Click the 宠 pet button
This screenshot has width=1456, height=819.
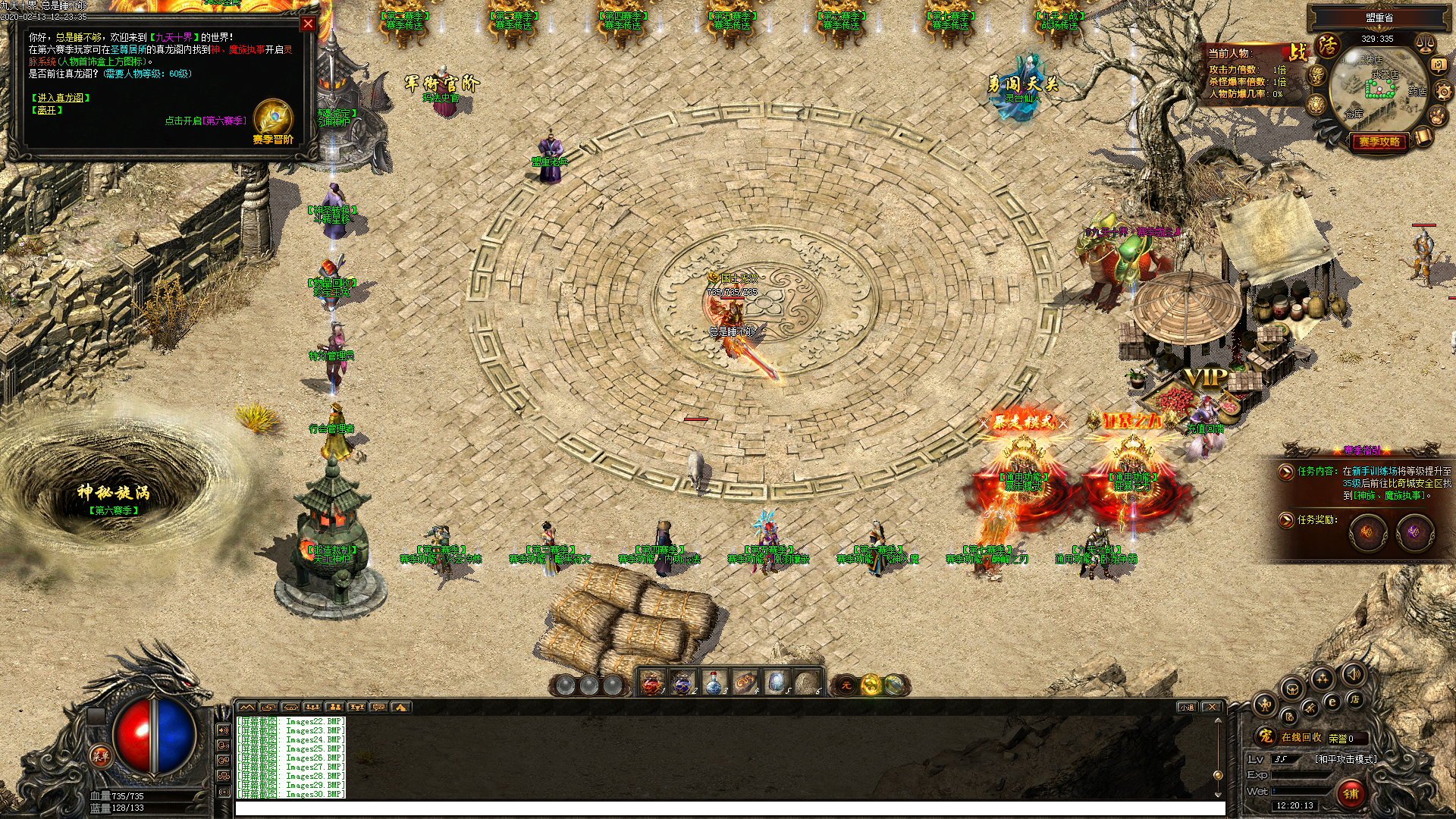tap(1265, 736)
